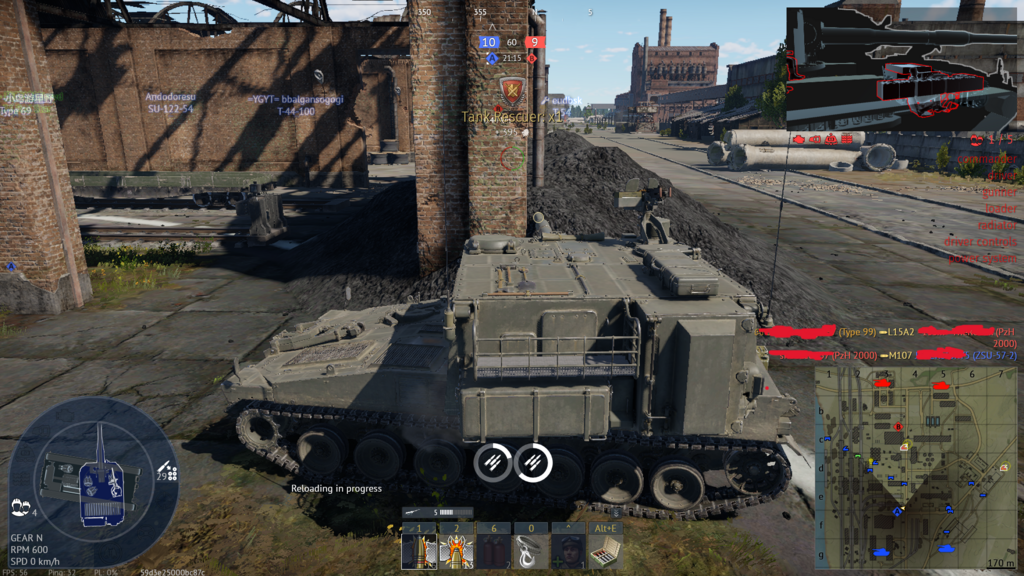Open the ammo box slot
Viewport: 1024px width, 576px height.
point(605,551)
